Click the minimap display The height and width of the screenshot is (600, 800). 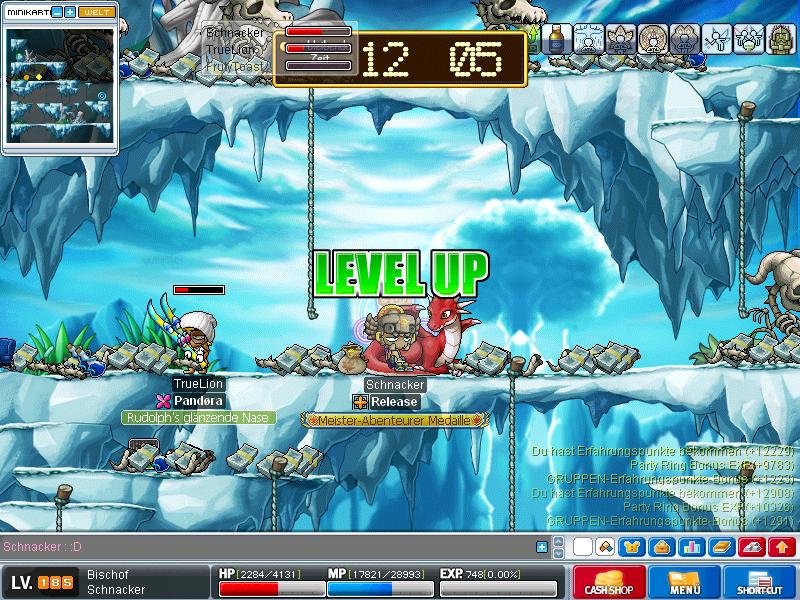pyautogui.click(x=59, y=85)
